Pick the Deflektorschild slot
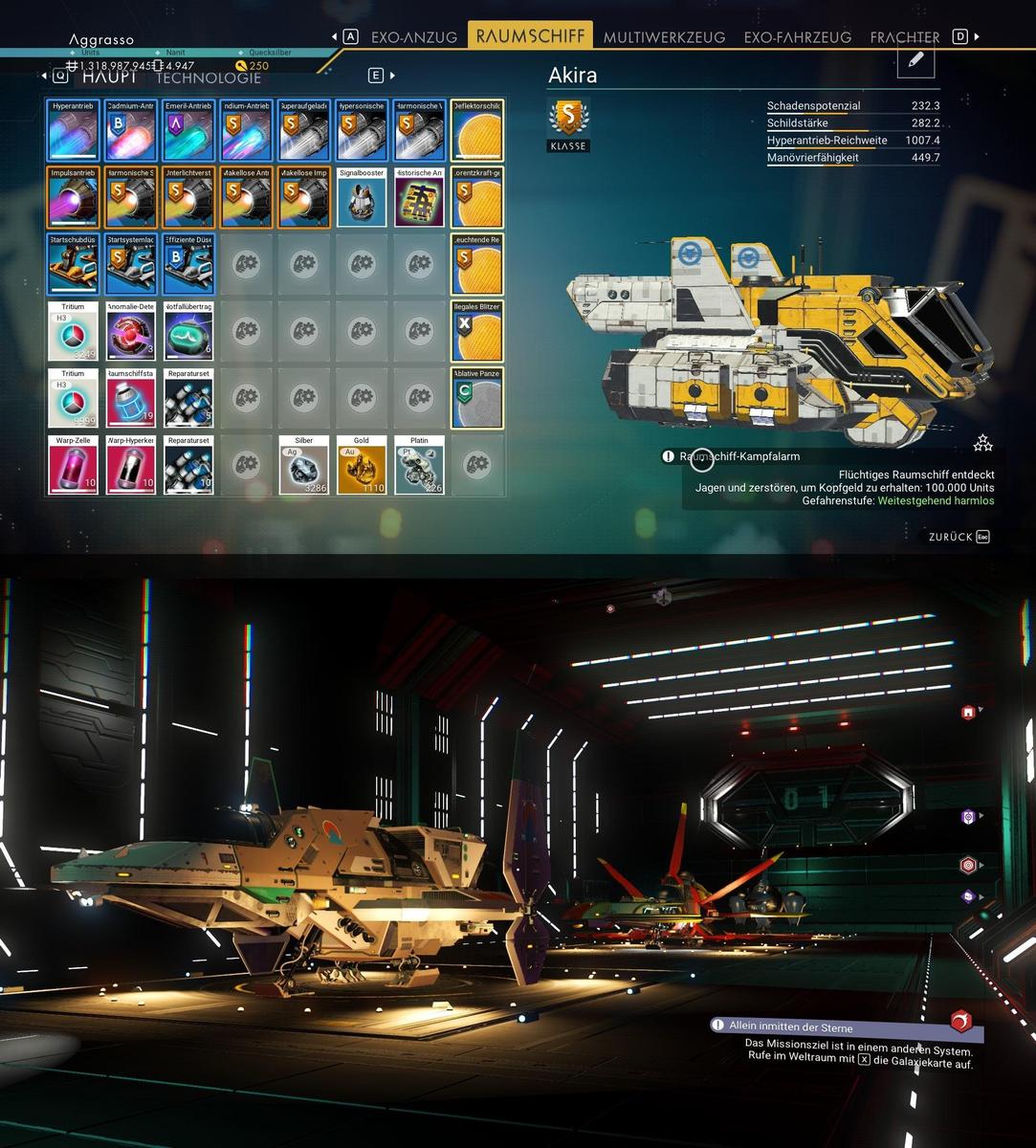 pos(476,131)
